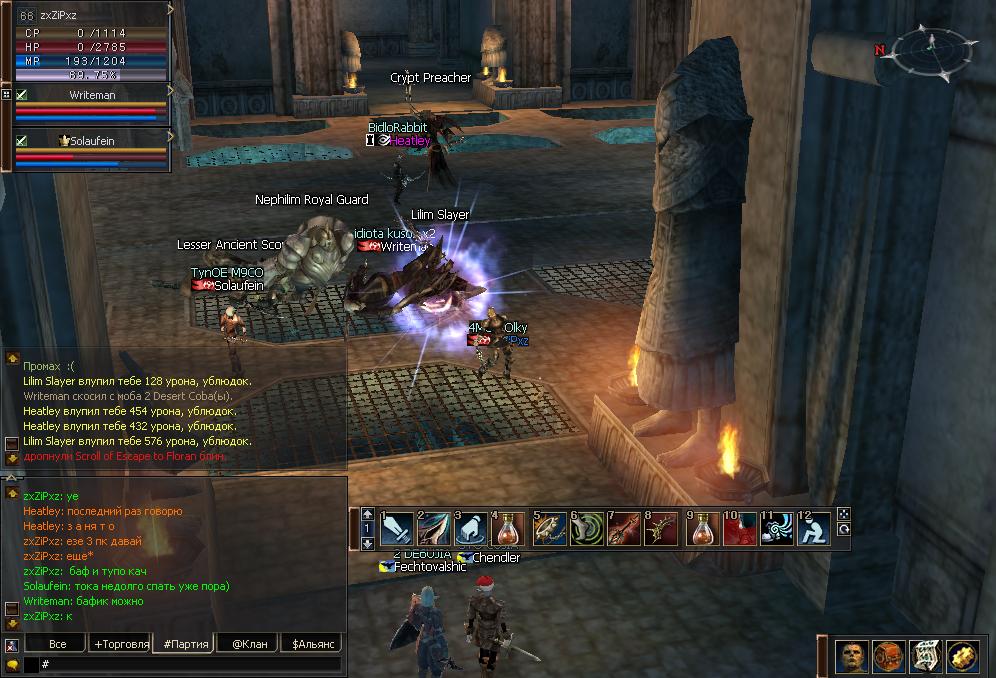996x678 pixels.
Task: Use the sword attack skill in slot 1
Action: pyautogui.click(x=396, y=528)
